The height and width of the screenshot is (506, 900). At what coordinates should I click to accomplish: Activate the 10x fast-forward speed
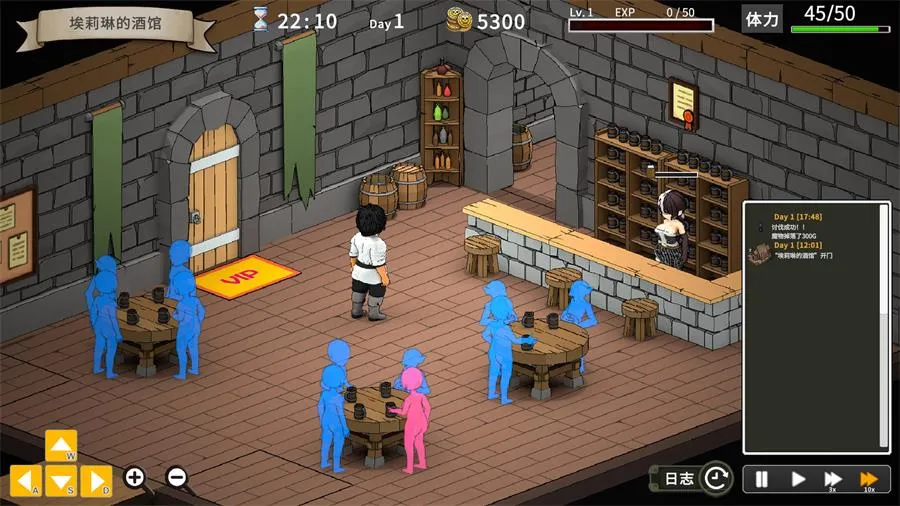click(x=869, y=479)
